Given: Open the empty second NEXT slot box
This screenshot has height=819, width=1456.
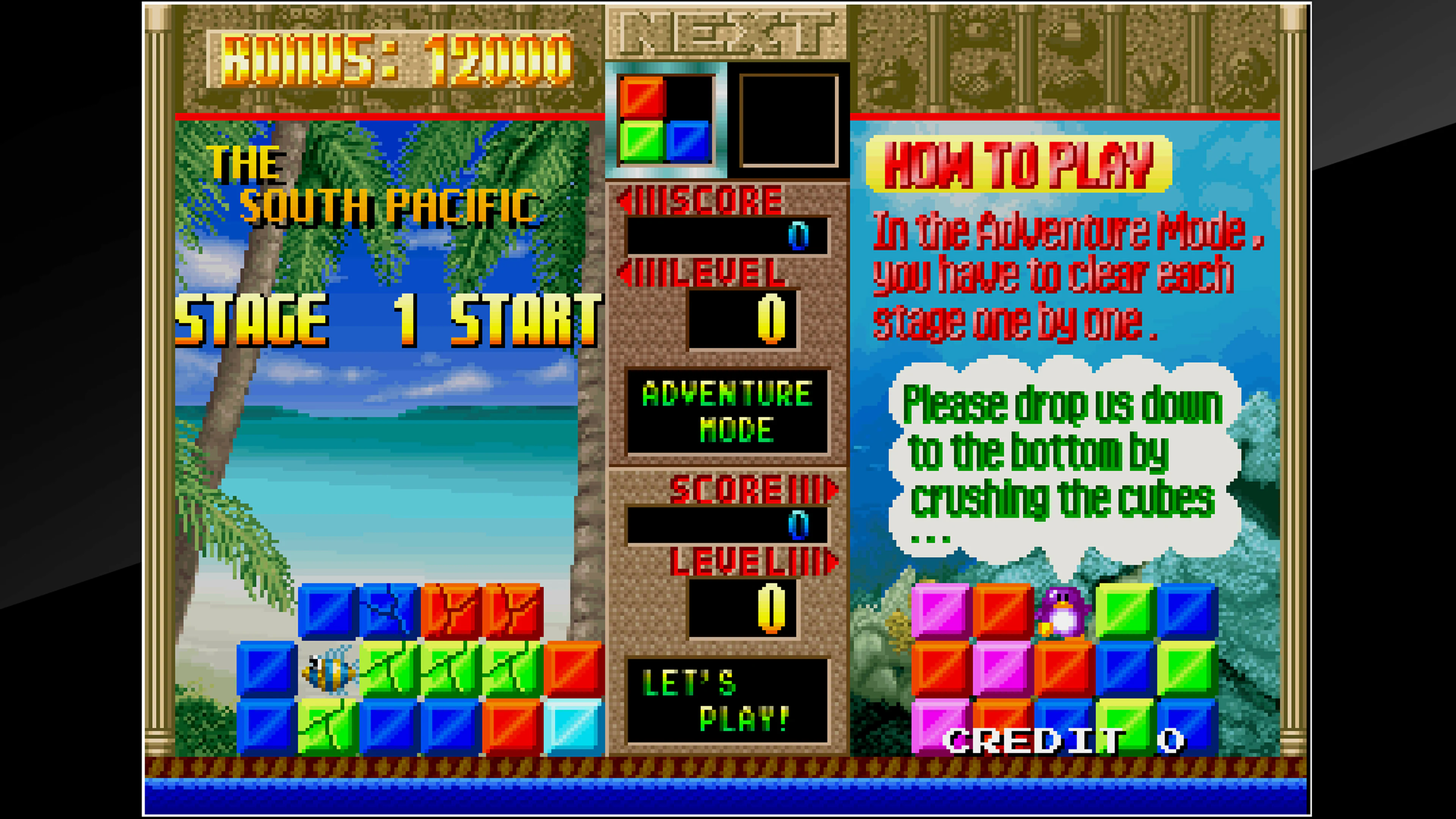Looking at the screenshot, I should [789, 121].
